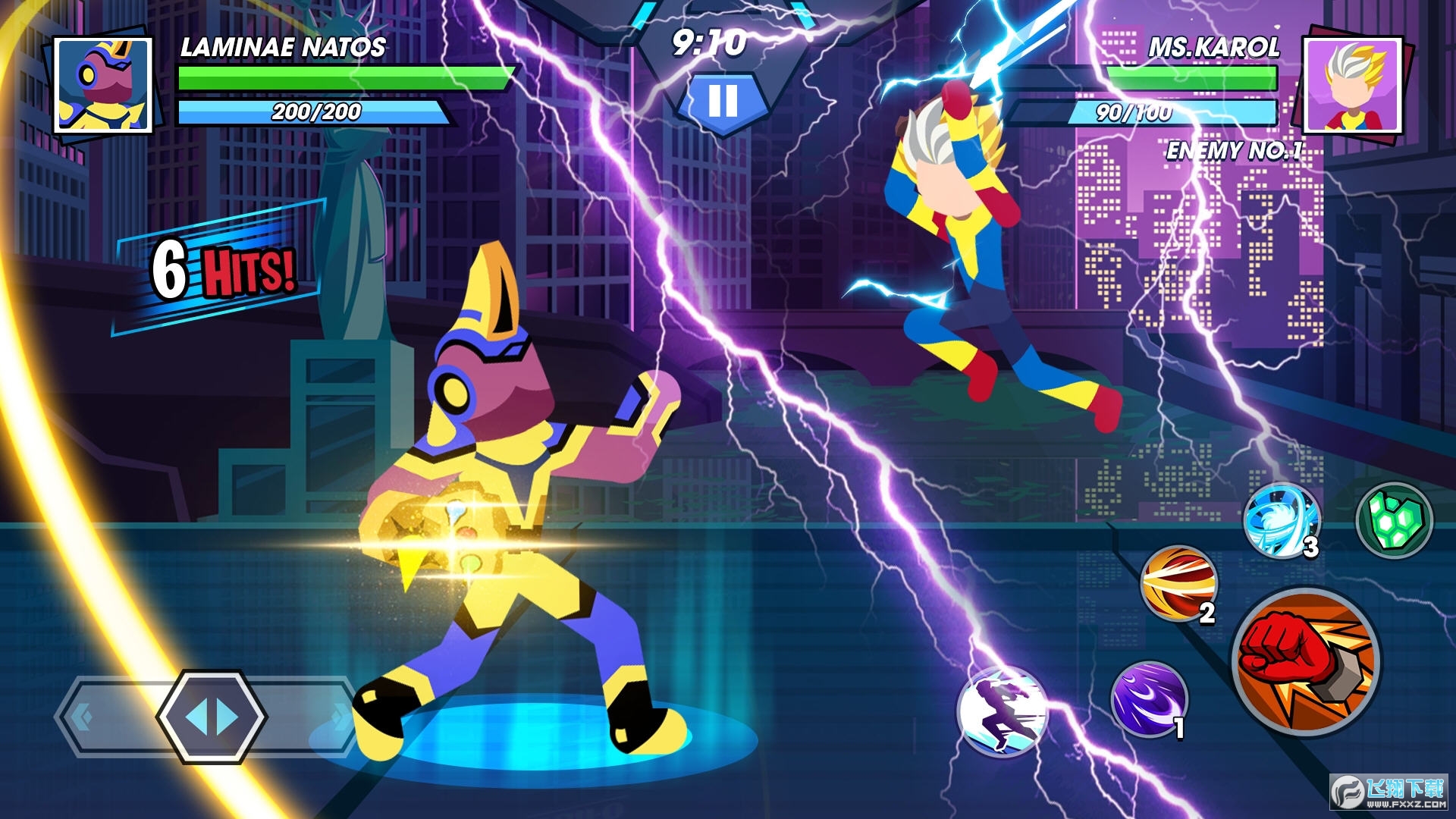This screenshot has width=1456, height=819.
Task: Perform the white dash move
Action: point(1002,711)
